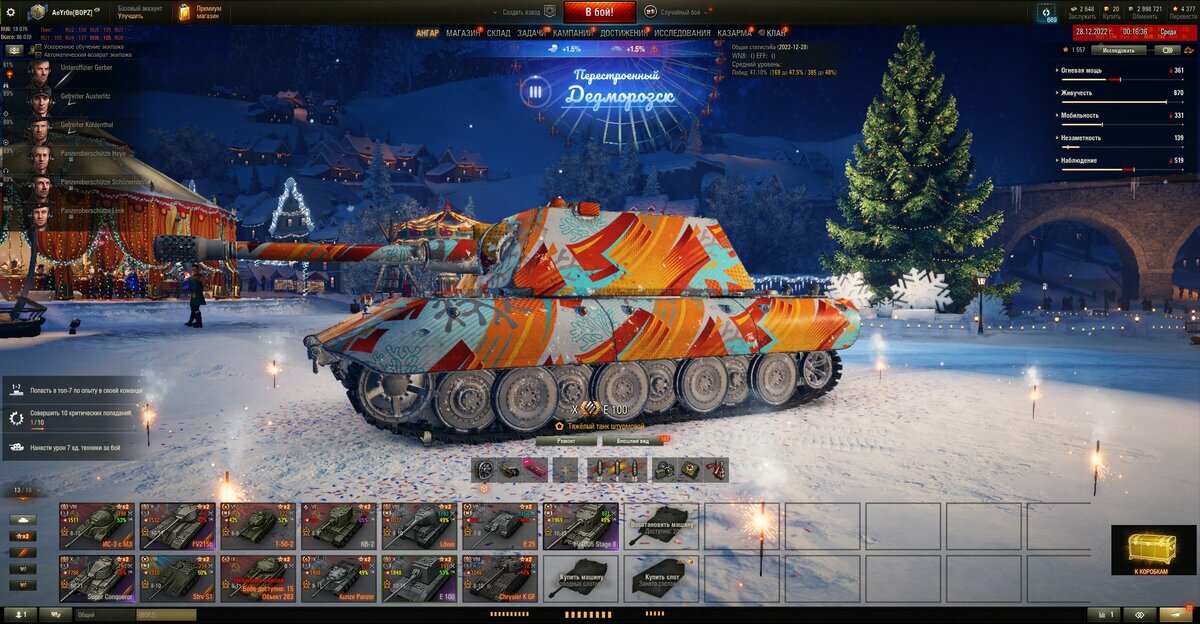Select the ИС-3 с МЗ tank card

(96, 526)
